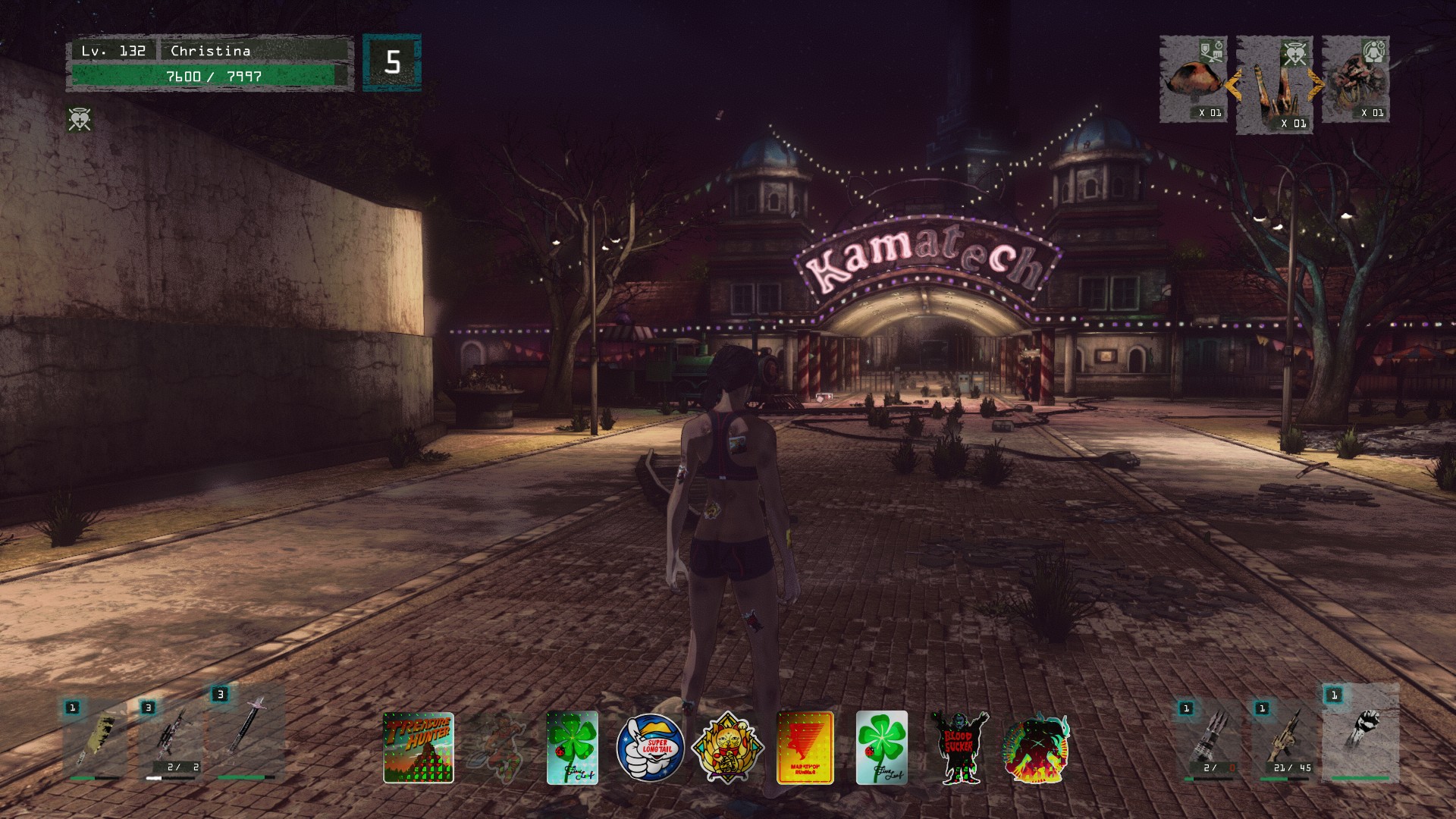Cycle items with the left yellow arrow
Viewport: 1456px width, 819px height.
1233,86
